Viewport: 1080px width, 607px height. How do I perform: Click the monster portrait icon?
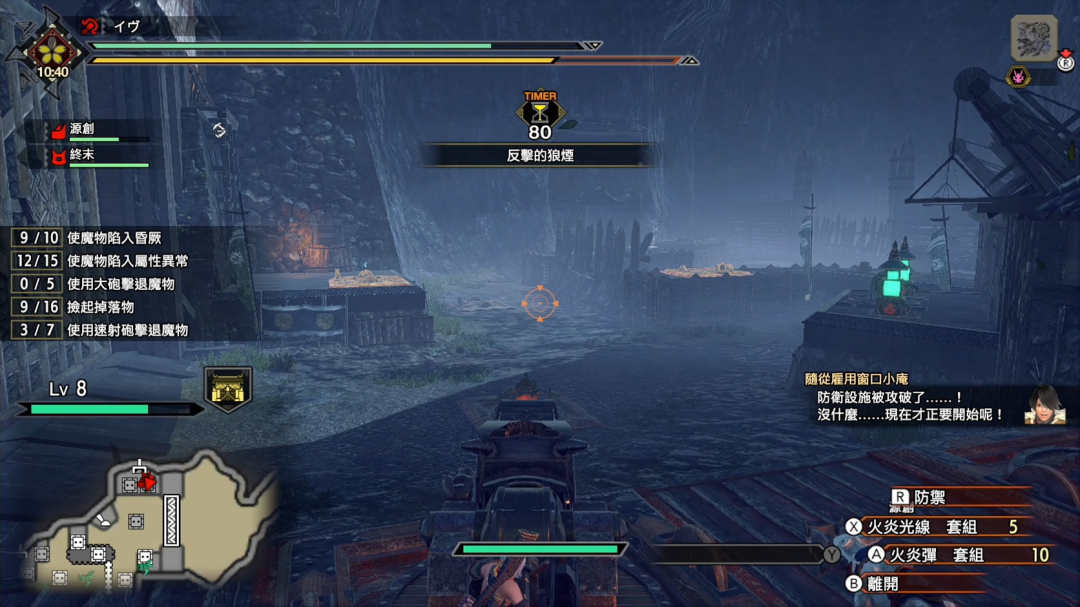click(1033, 39)
